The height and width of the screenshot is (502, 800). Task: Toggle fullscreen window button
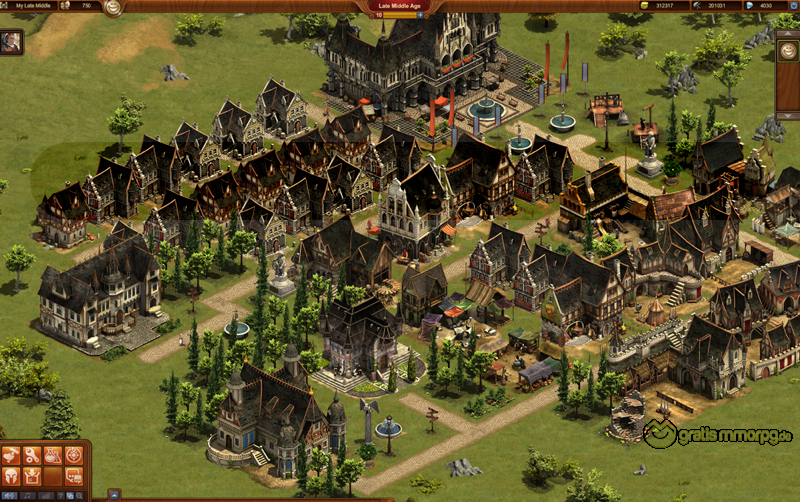70,496
